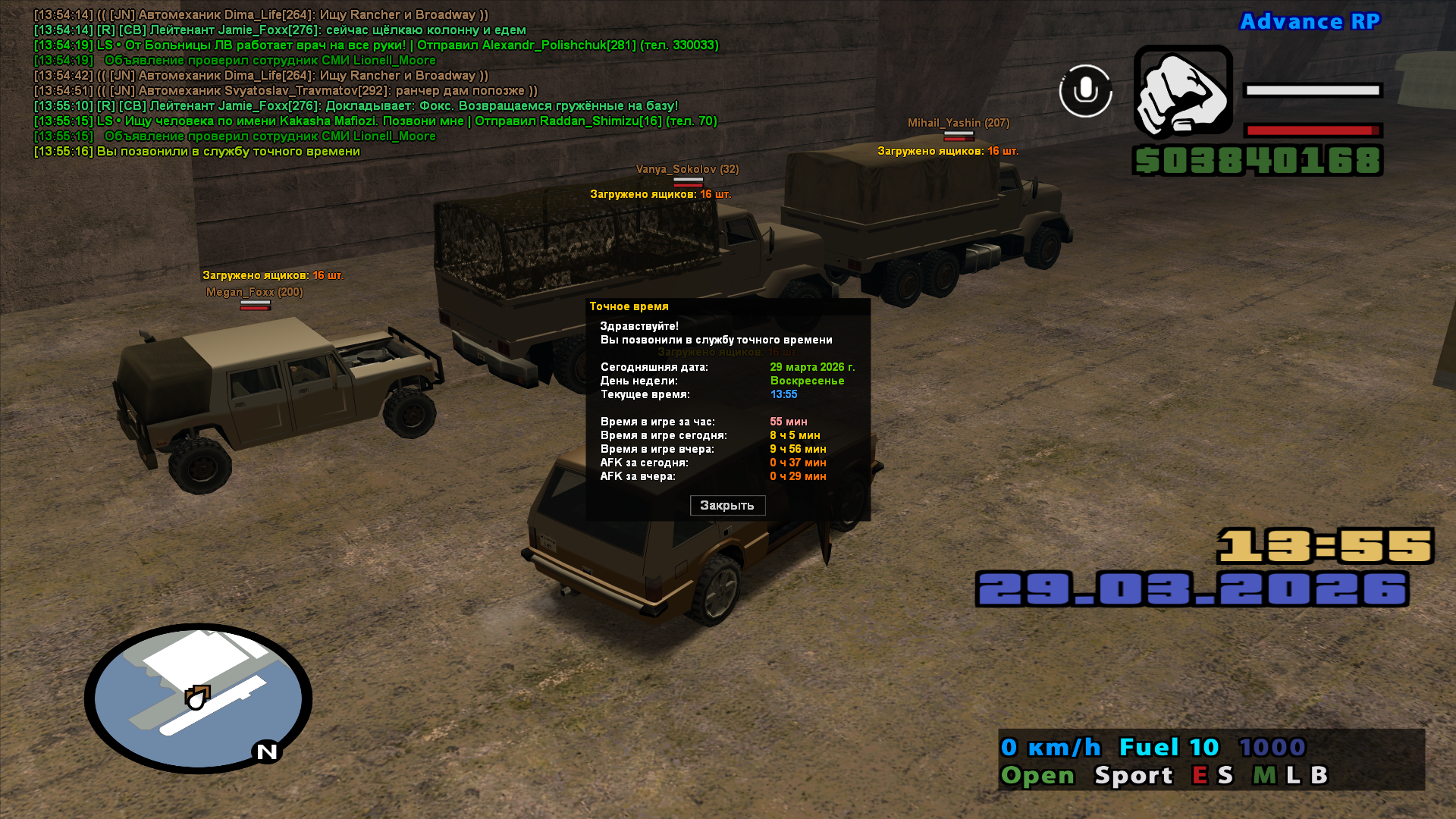The image size is (1456, 819).
Task: Select the fist weapon icon
Action: point(1182,92)
